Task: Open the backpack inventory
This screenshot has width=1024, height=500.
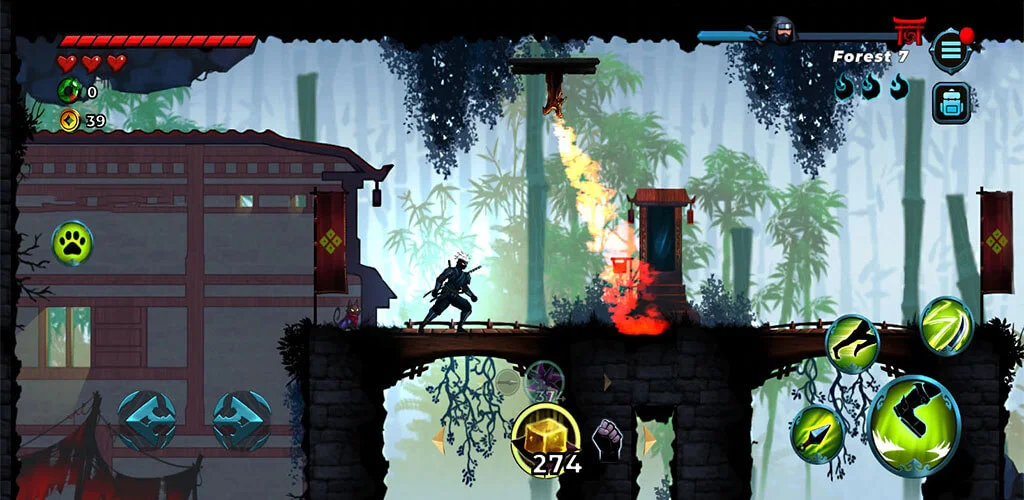Action: [x=951, y=103]
